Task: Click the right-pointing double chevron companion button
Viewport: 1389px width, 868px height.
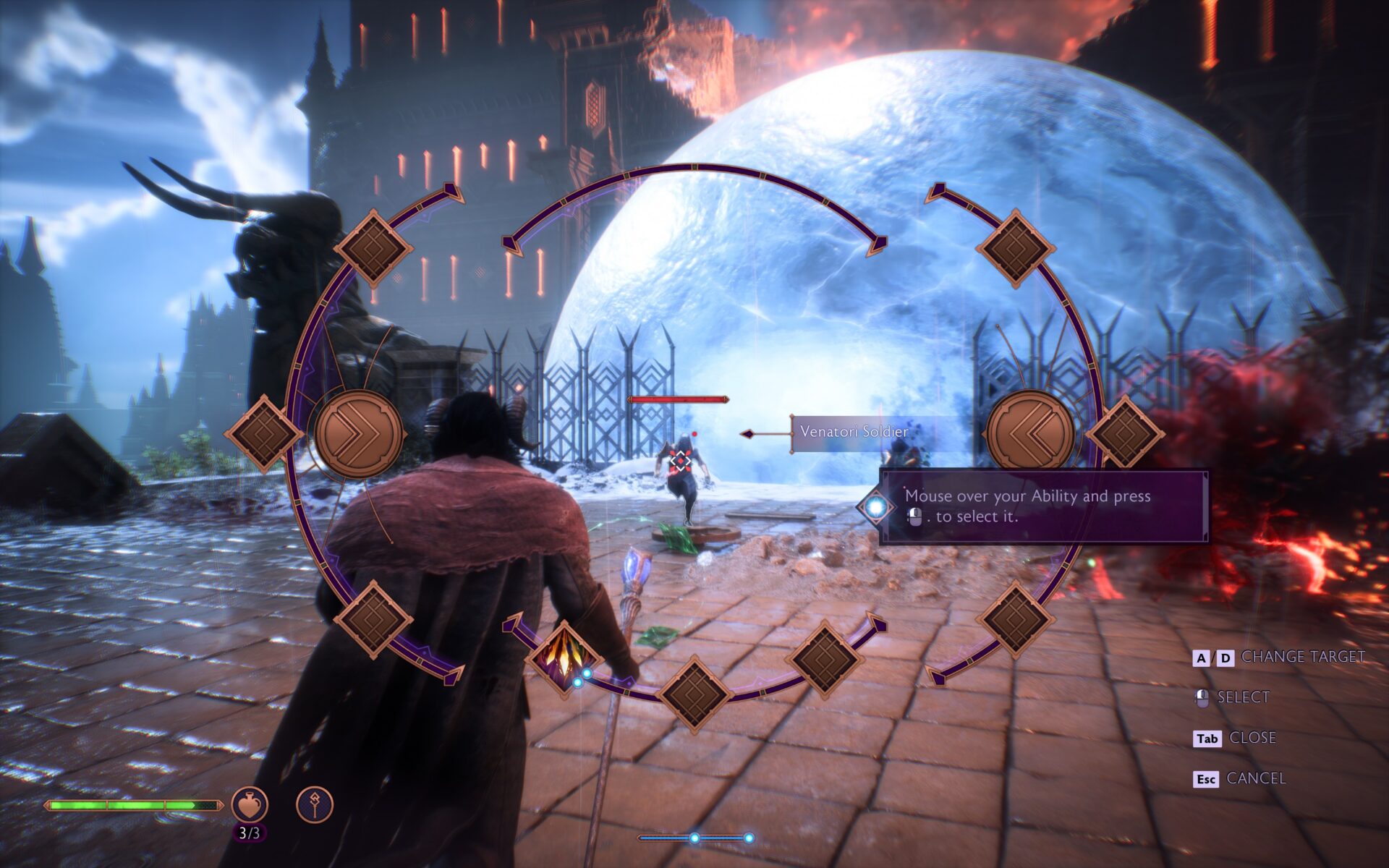Action: (x=359, y=433)
